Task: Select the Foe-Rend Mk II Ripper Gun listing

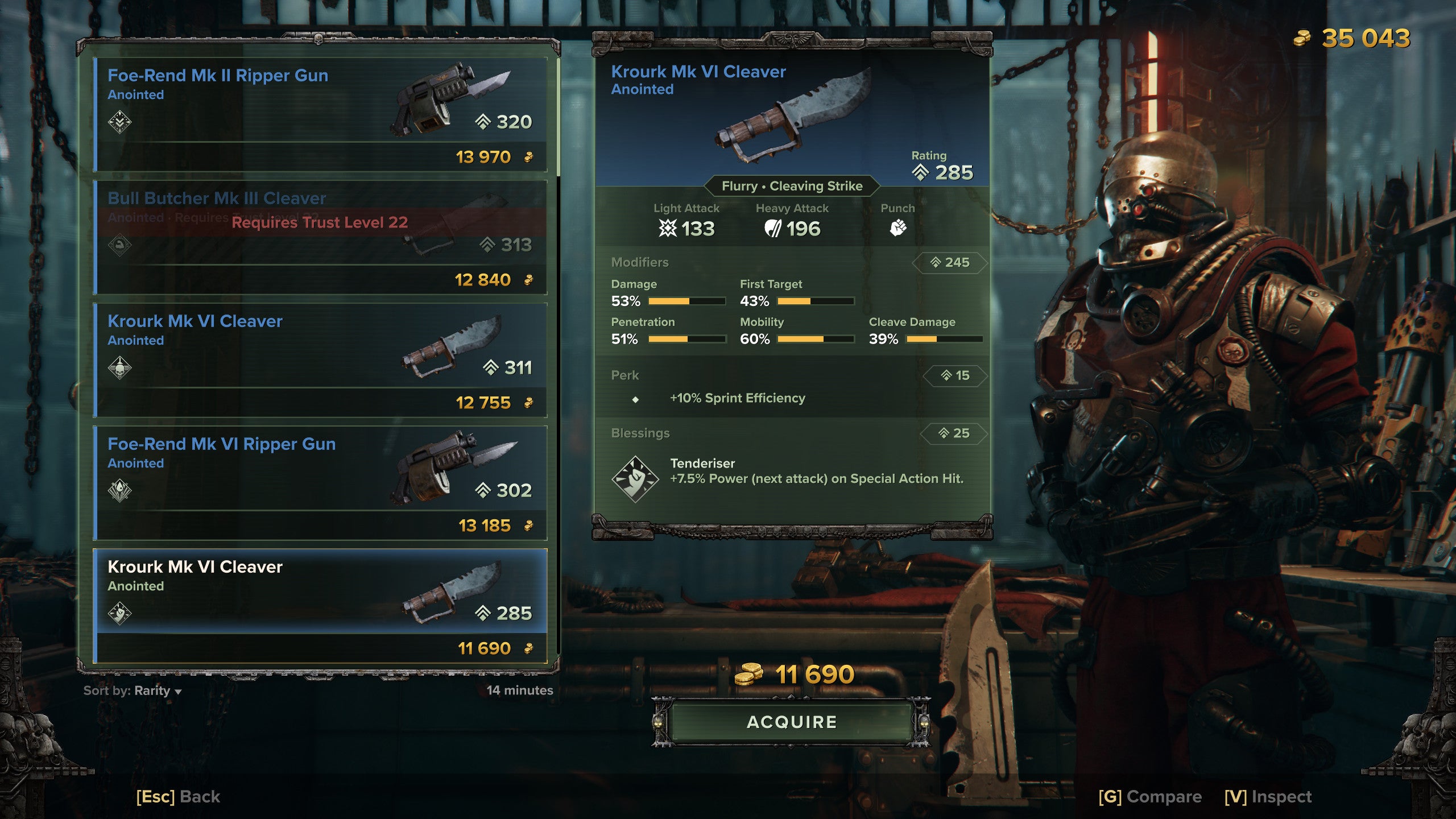Action: click(x=320, y=114)
